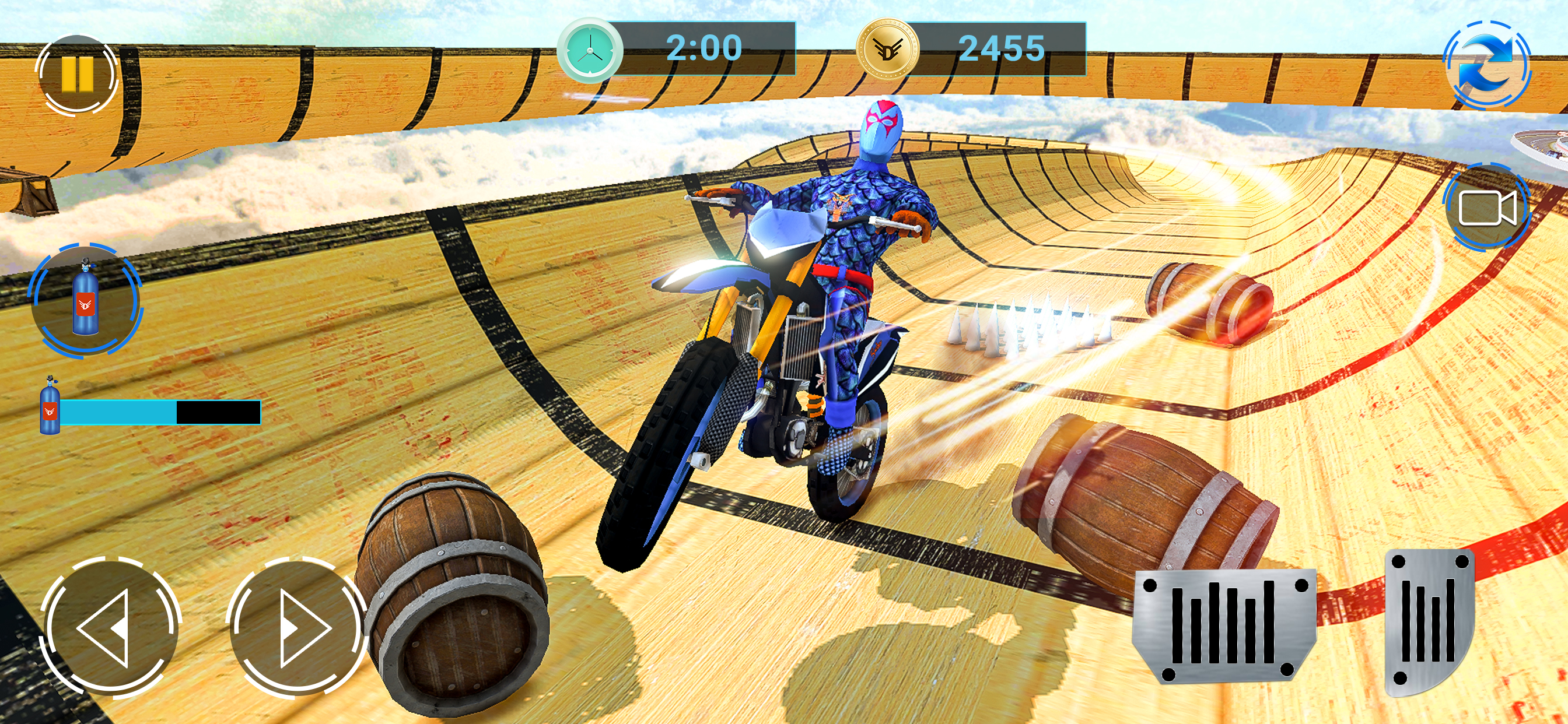The width and height of the screenshot is (1568, 724).
Task: Tap the blue reset arrows button
Action: point(1486,65)
